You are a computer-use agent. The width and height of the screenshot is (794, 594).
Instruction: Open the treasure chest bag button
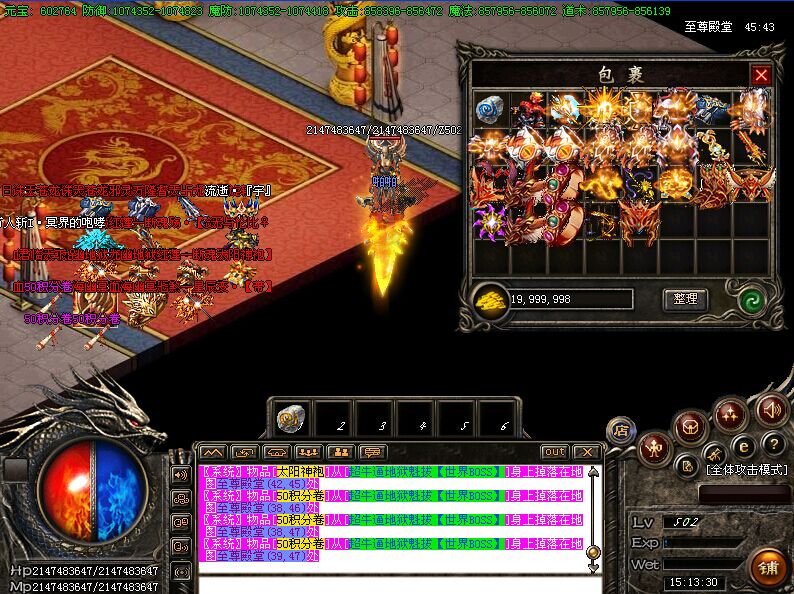(689, 428)
